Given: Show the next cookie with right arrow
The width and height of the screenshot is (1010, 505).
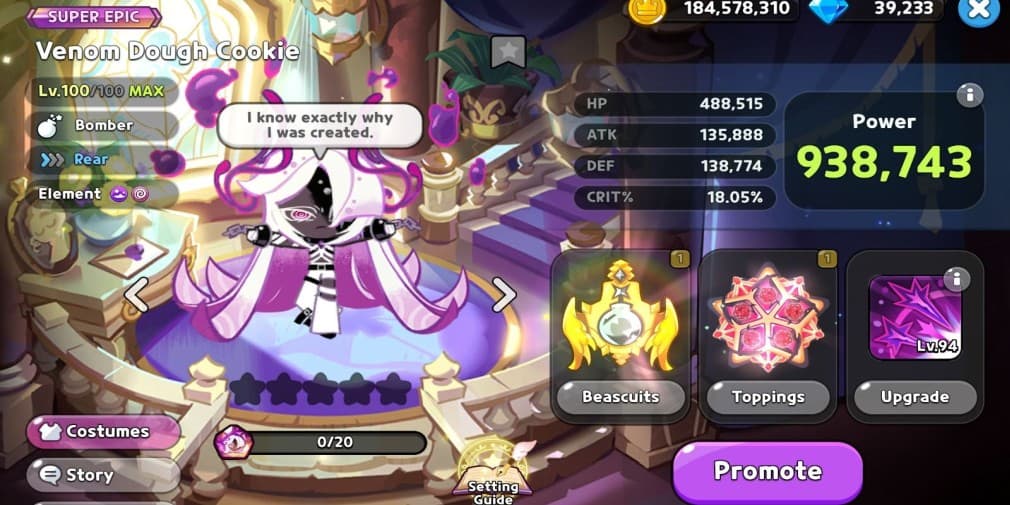Looking at the screenshot, I should tap(505, 294).
